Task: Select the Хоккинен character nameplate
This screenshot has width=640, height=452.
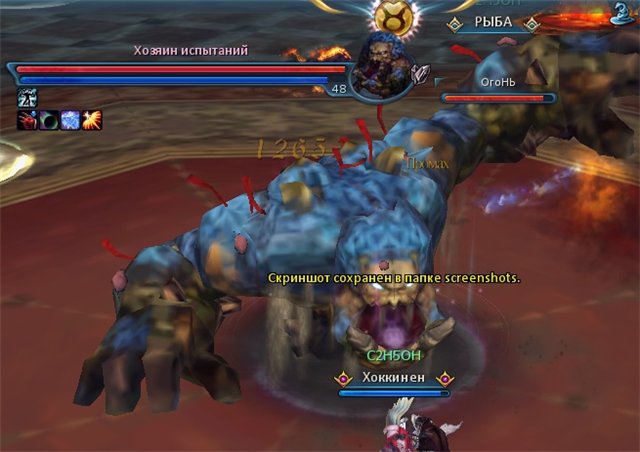Action: tap(393, 378)
